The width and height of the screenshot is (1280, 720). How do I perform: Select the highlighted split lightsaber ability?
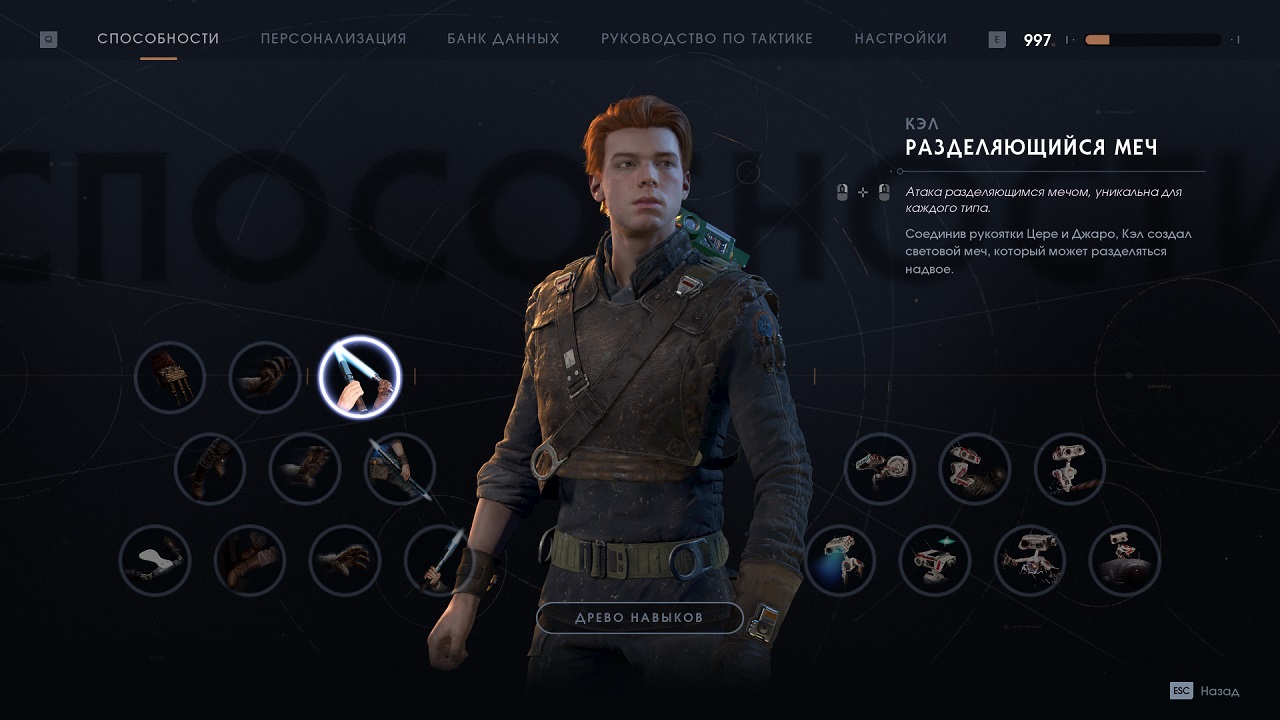[x=359, y=378]
